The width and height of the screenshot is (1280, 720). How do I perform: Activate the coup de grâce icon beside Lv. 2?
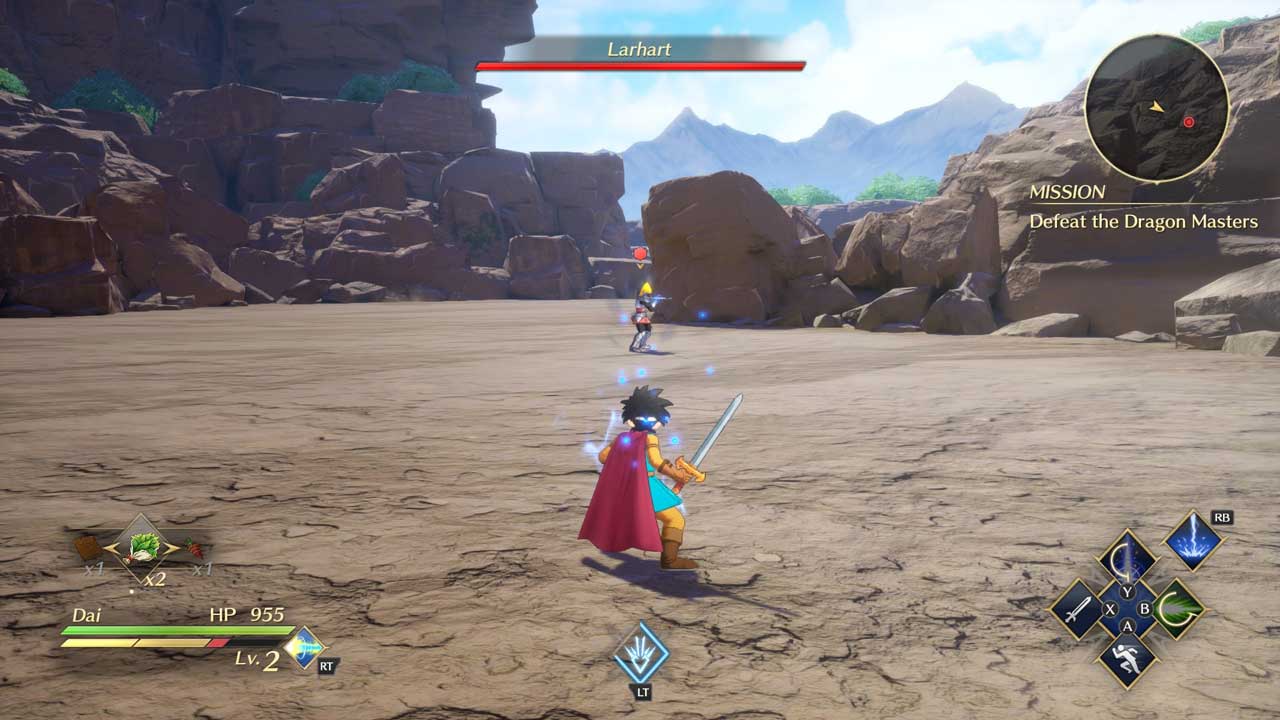(x=303, y=648)
